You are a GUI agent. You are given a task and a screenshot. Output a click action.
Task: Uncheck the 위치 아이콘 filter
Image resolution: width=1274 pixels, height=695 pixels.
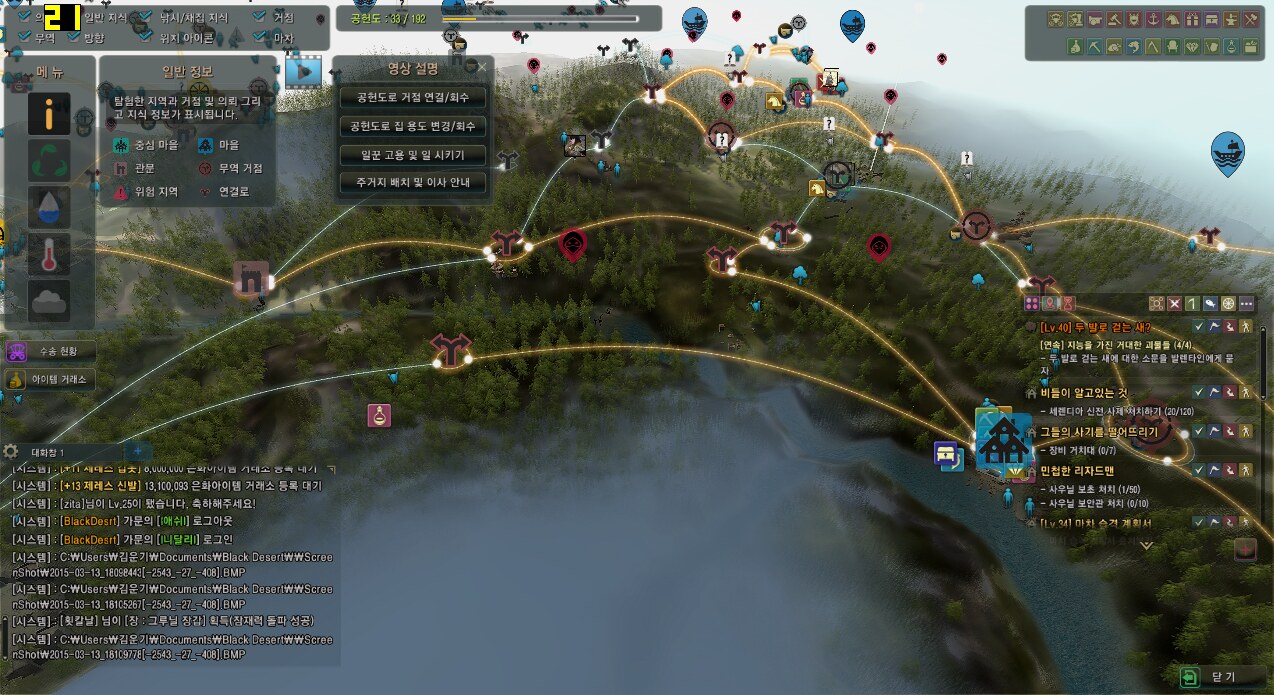147,38
